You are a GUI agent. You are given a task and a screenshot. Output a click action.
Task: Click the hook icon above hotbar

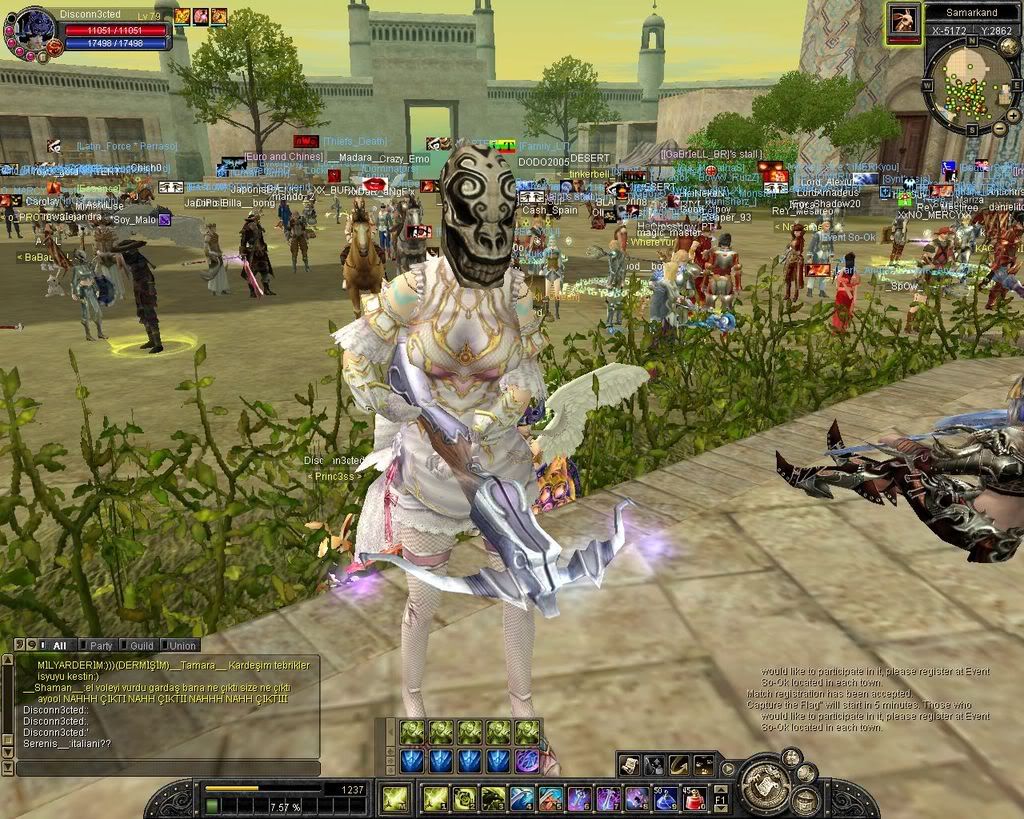[679, 765]
